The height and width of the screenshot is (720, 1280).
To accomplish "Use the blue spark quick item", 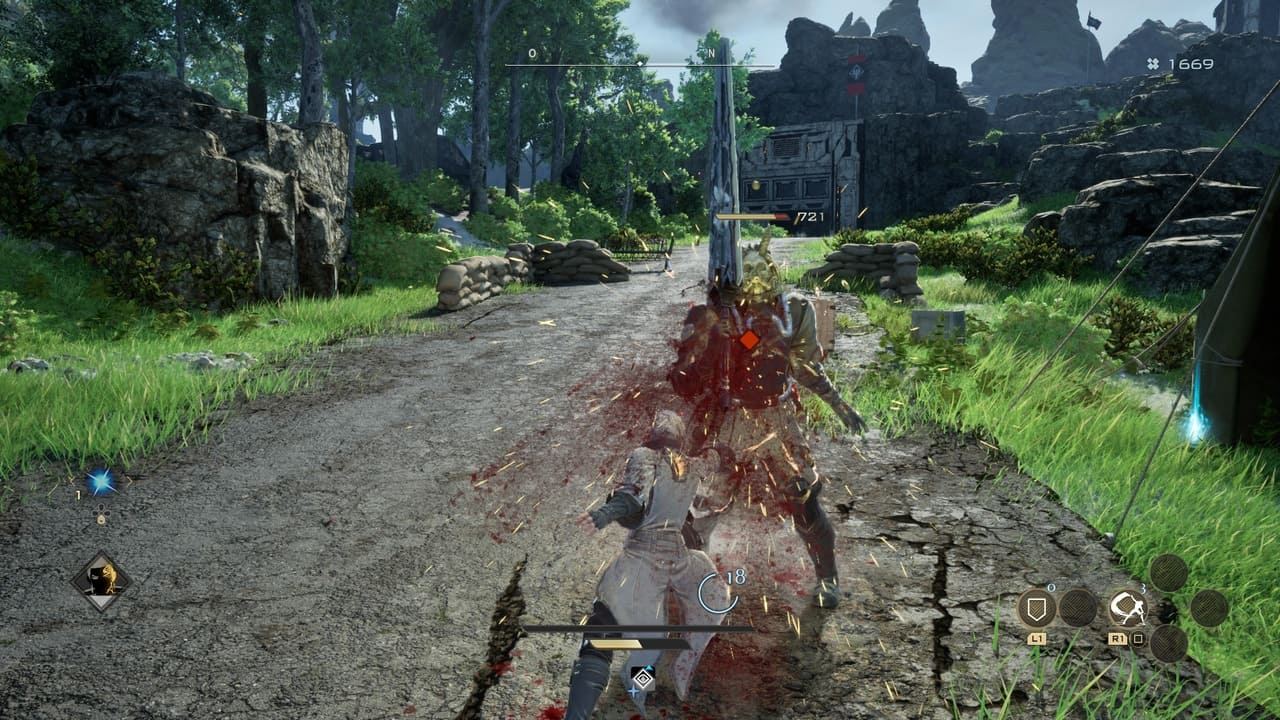I will click(101, 482).
